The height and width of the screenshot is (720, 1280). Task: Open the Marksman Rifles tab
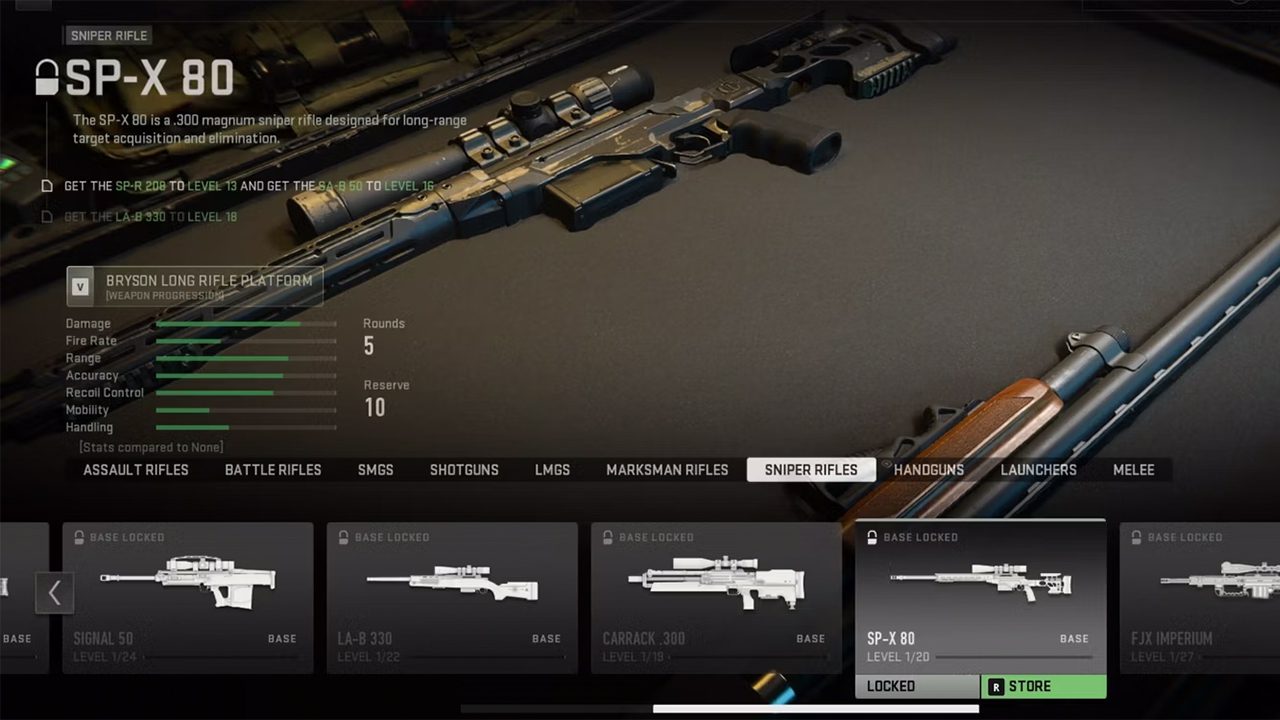(x=667, y=470)
